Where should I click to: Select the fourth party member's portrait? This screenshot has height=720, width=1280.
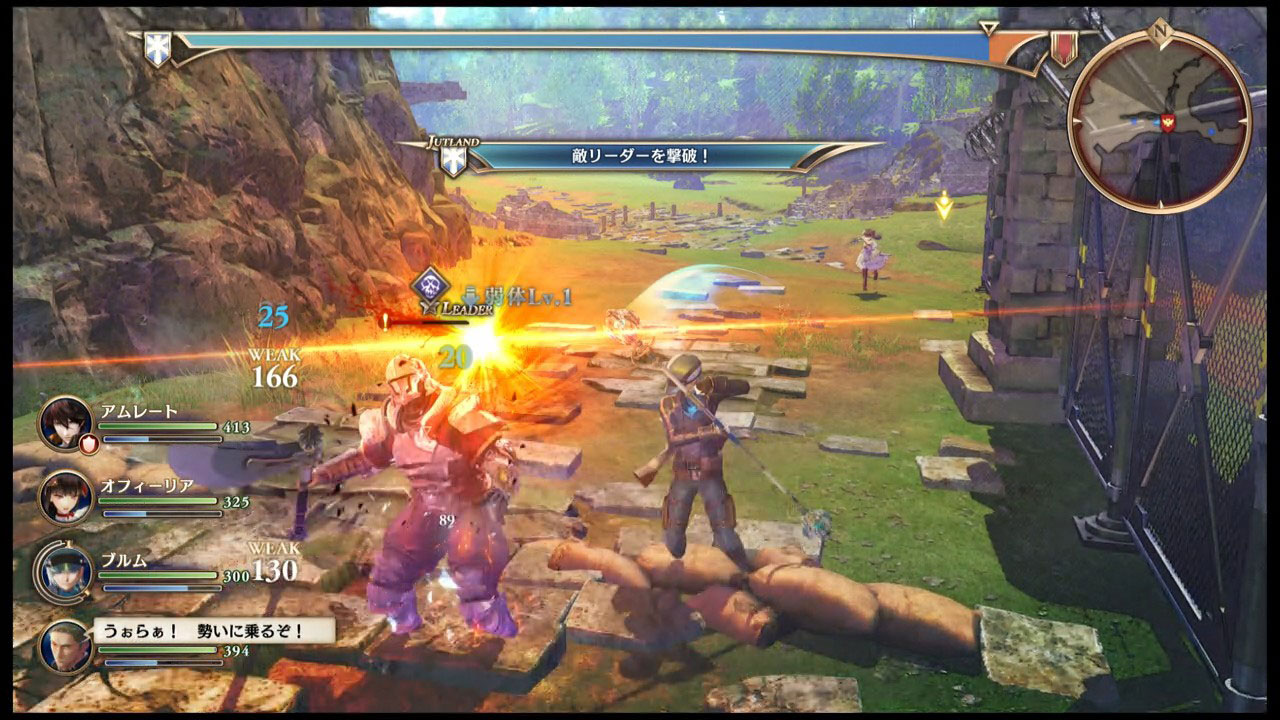pyautogui.click(x=66, y=645)
